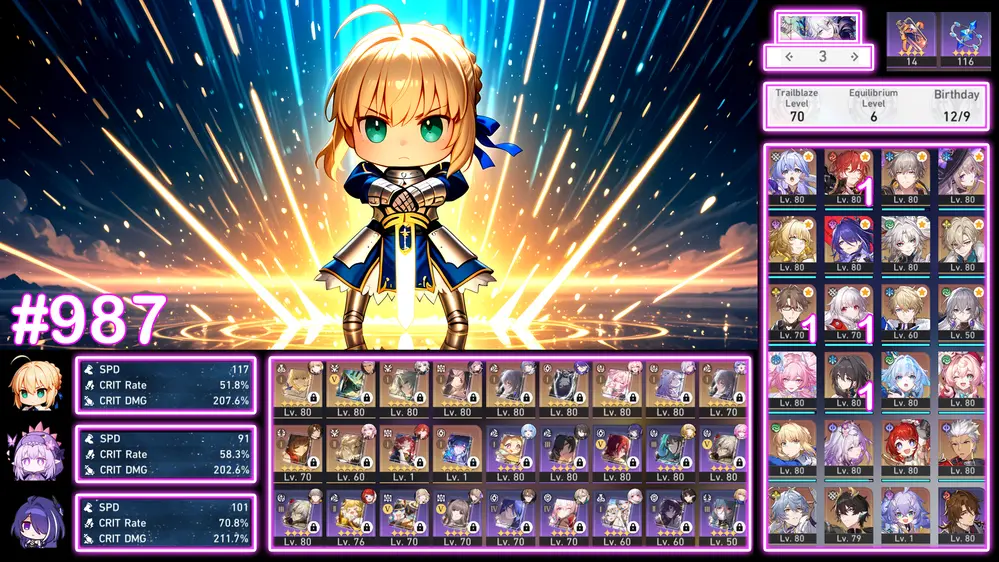Select the blue crystal icon showing count 116
999x562 pixels.
[965, 38]
